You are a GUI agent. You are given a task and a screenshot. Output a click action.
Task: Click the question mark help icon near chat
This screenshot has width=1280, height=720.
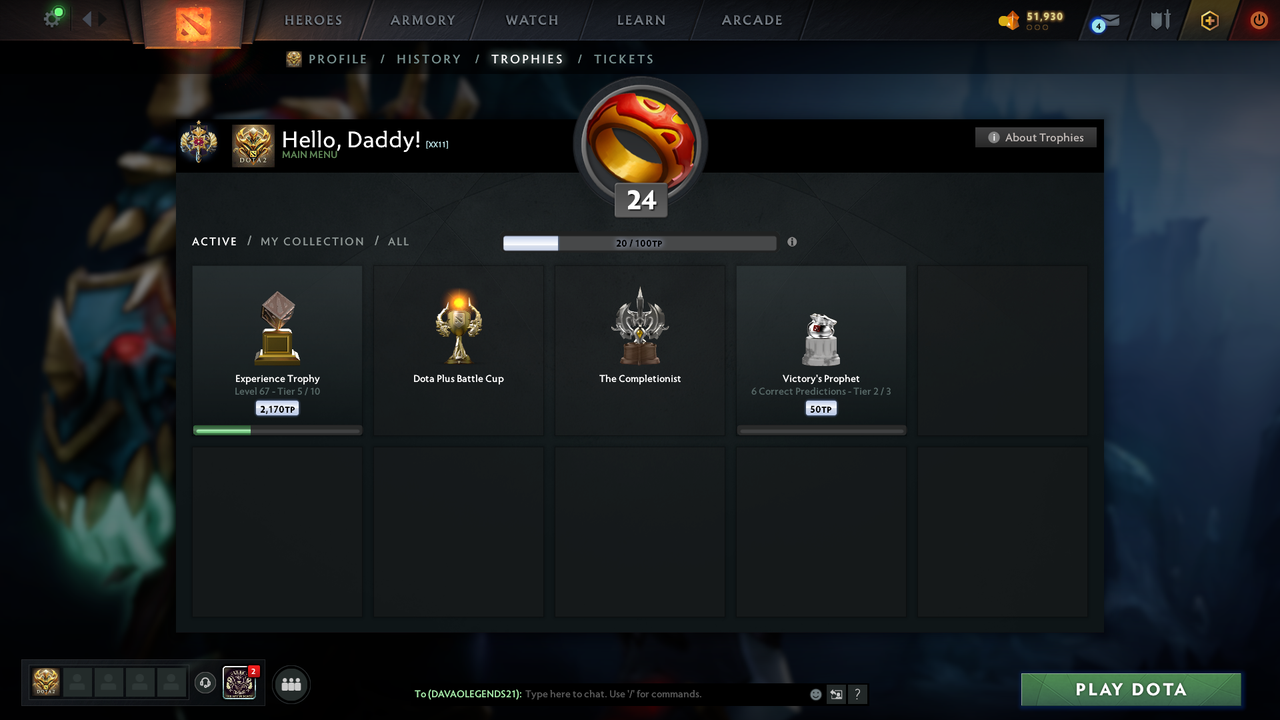point(857,694)
